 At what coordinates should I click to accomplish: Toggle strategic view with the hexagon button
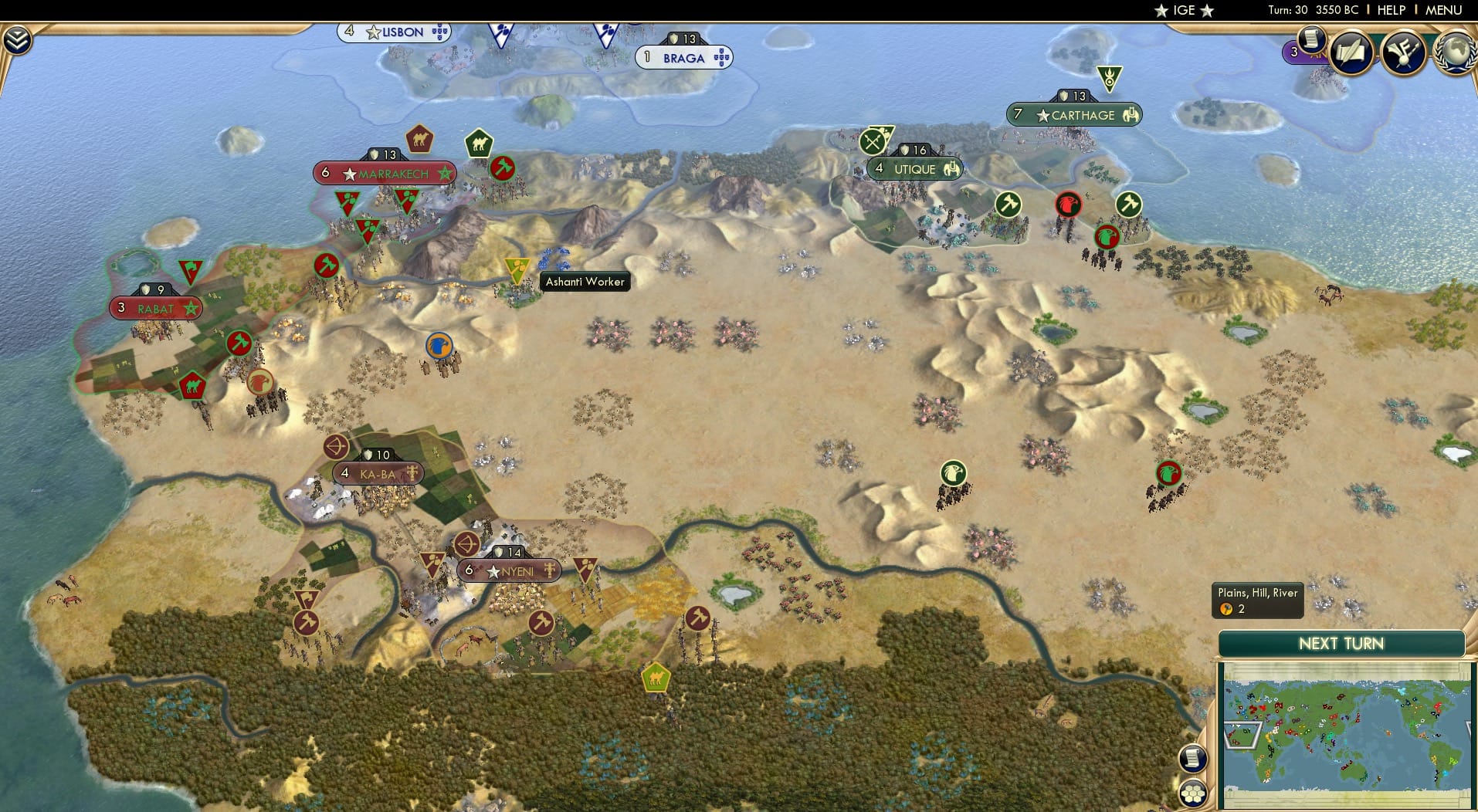click(1192, 792)
